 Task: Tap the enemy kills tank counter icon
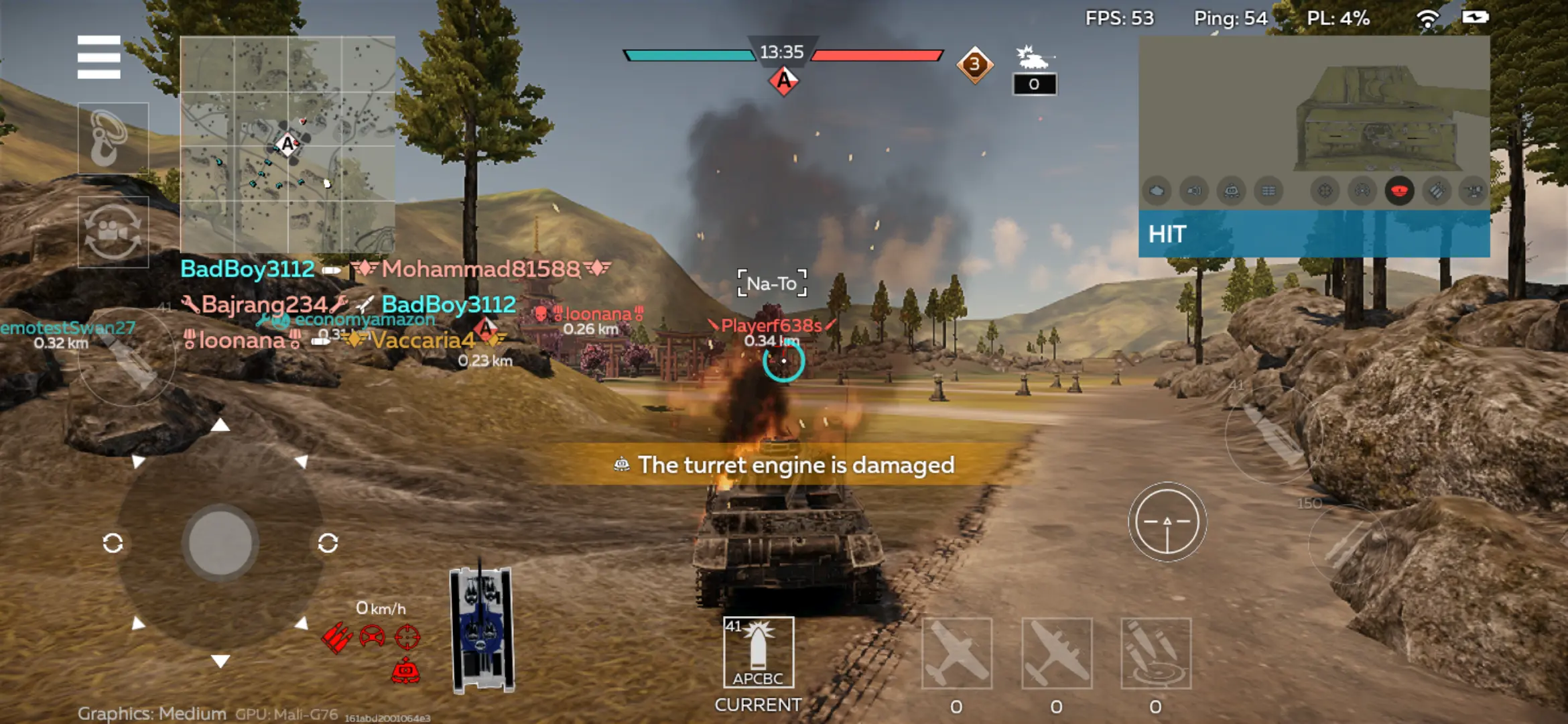(x=1034, y=59)
